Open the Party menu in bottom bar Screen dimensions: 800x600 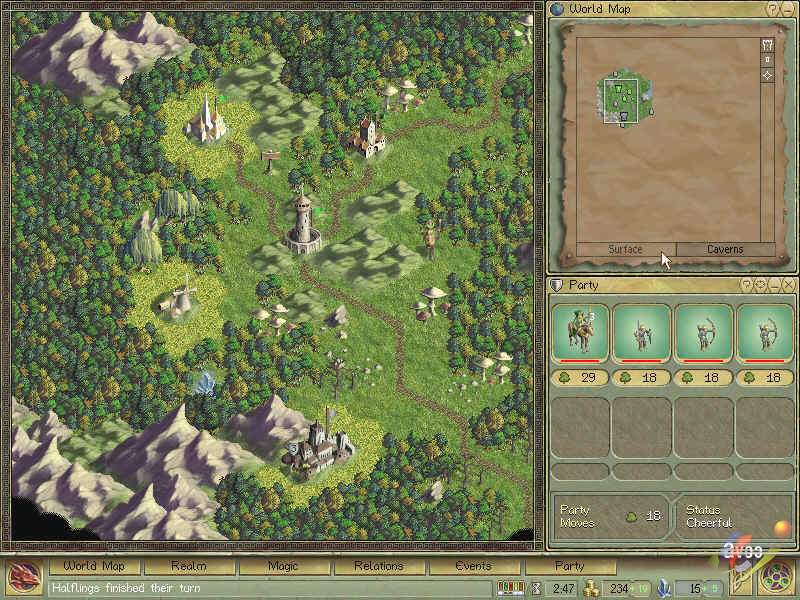coord(569,566)
